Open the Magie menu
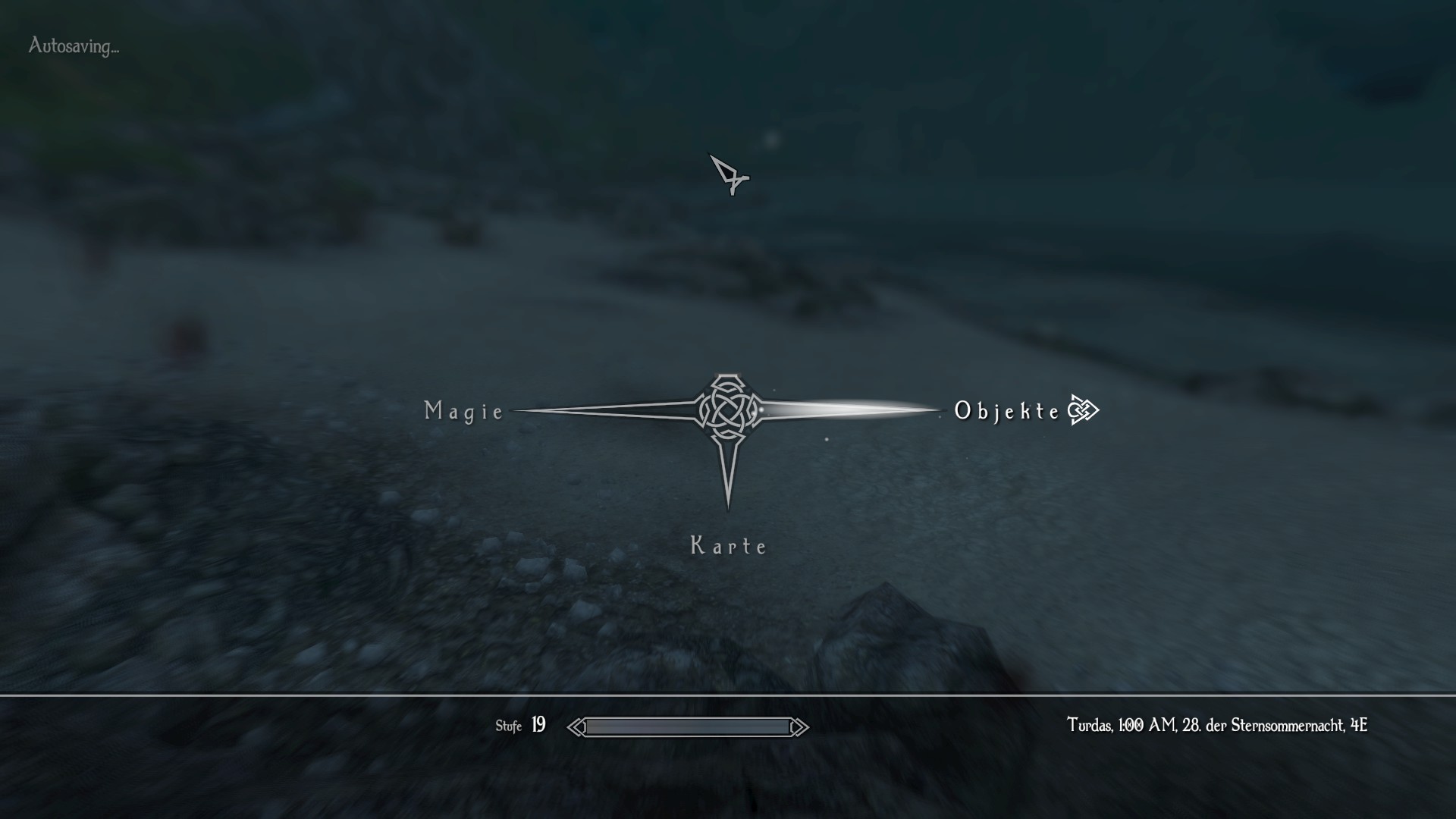The width and height of the screenshot is (1456, 819). pos(464,411)
